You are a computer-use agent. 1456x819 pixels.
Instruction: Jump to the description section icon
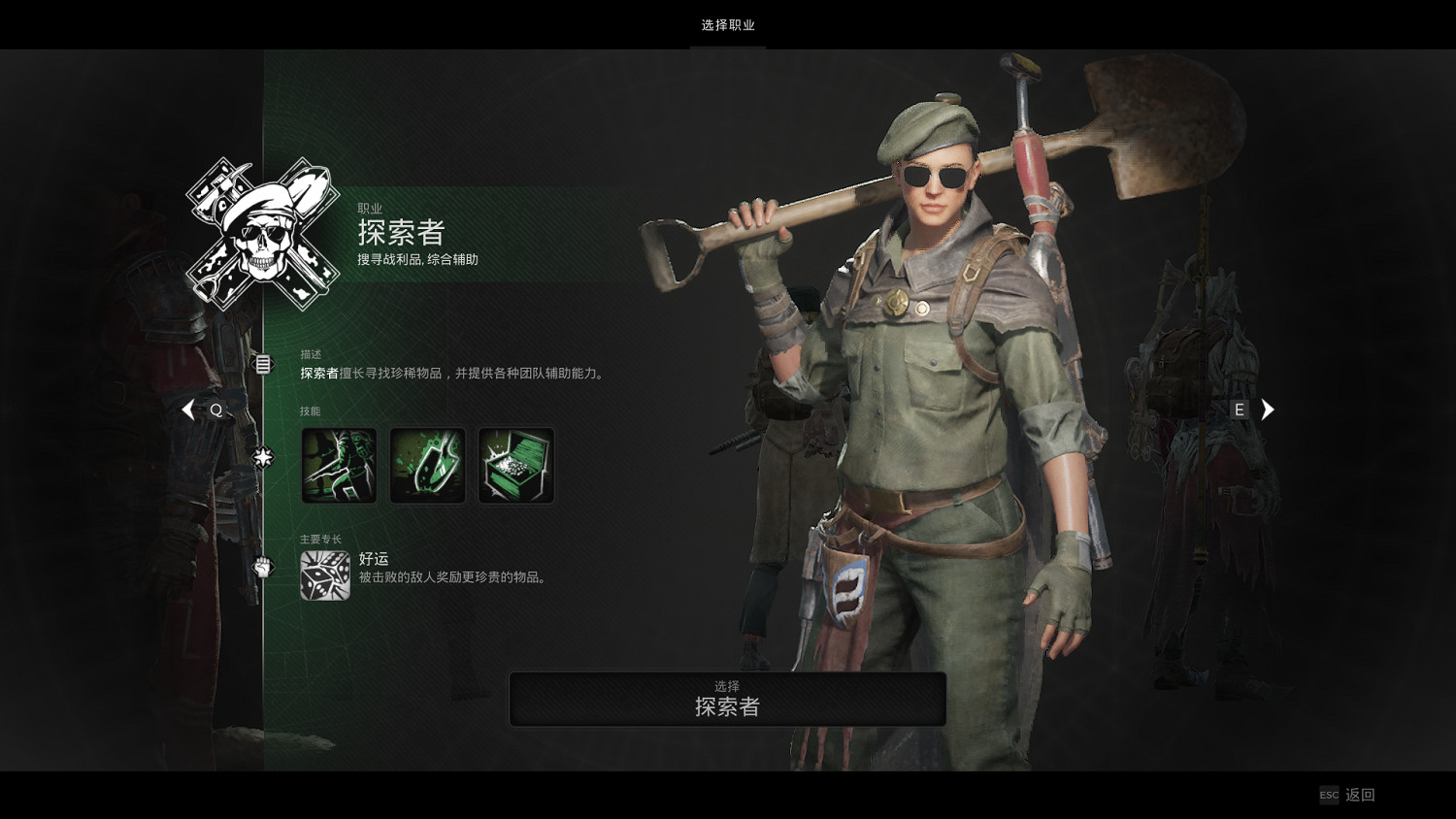pos(263,364)
